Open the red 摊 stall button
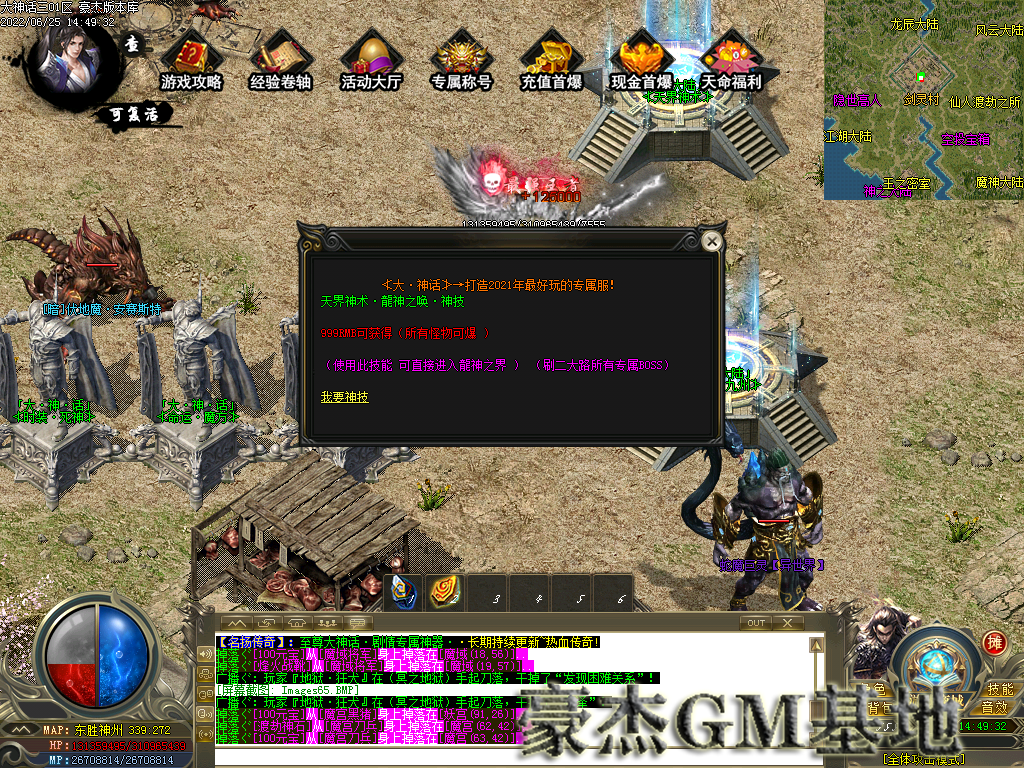1024x768 pixels. [994, 643]
